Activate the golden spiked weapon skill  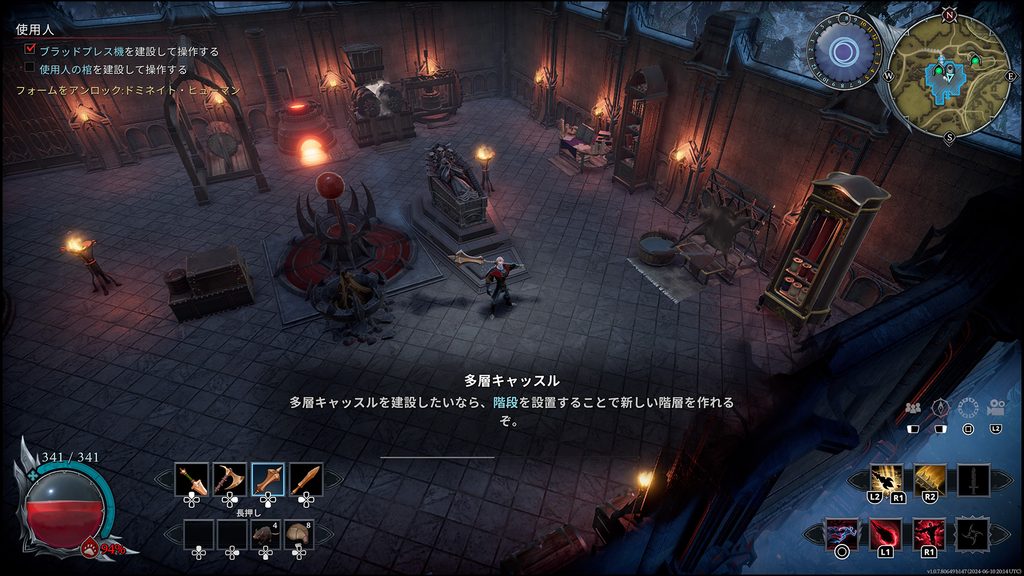930,481
